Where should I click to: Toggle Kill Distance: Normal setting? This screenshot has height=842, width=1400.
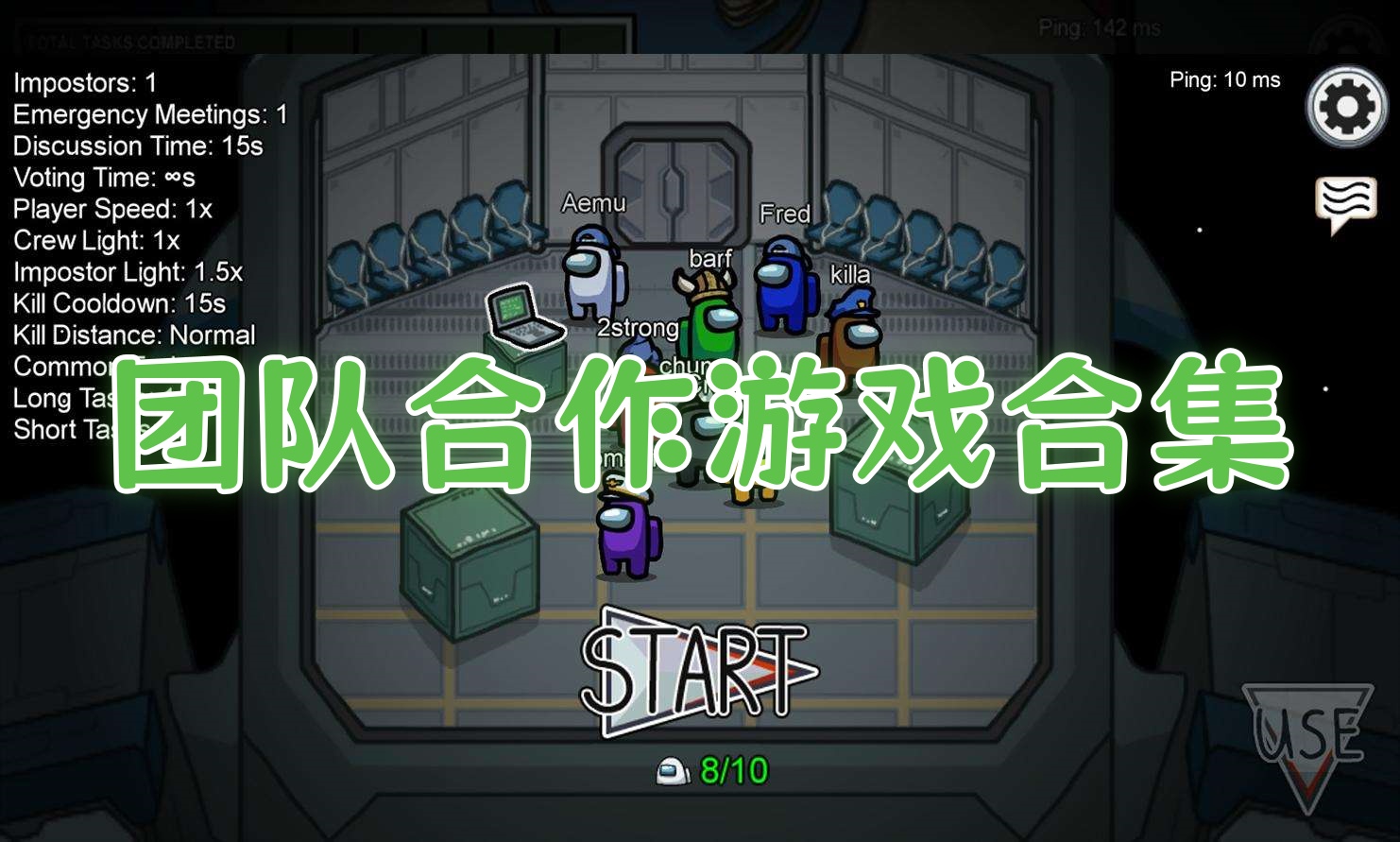[132, 335]
